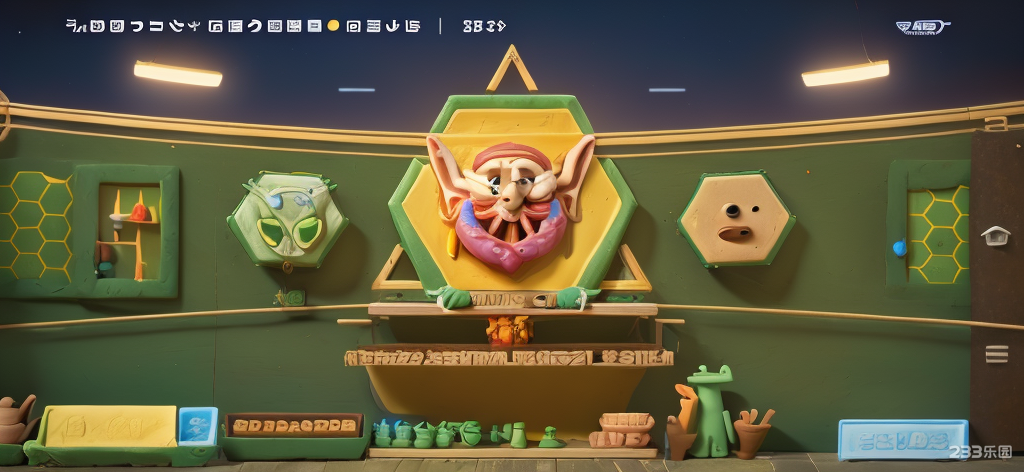
Task: Choose the big-eared goblin hexagon tile
Action: [510, 200]
